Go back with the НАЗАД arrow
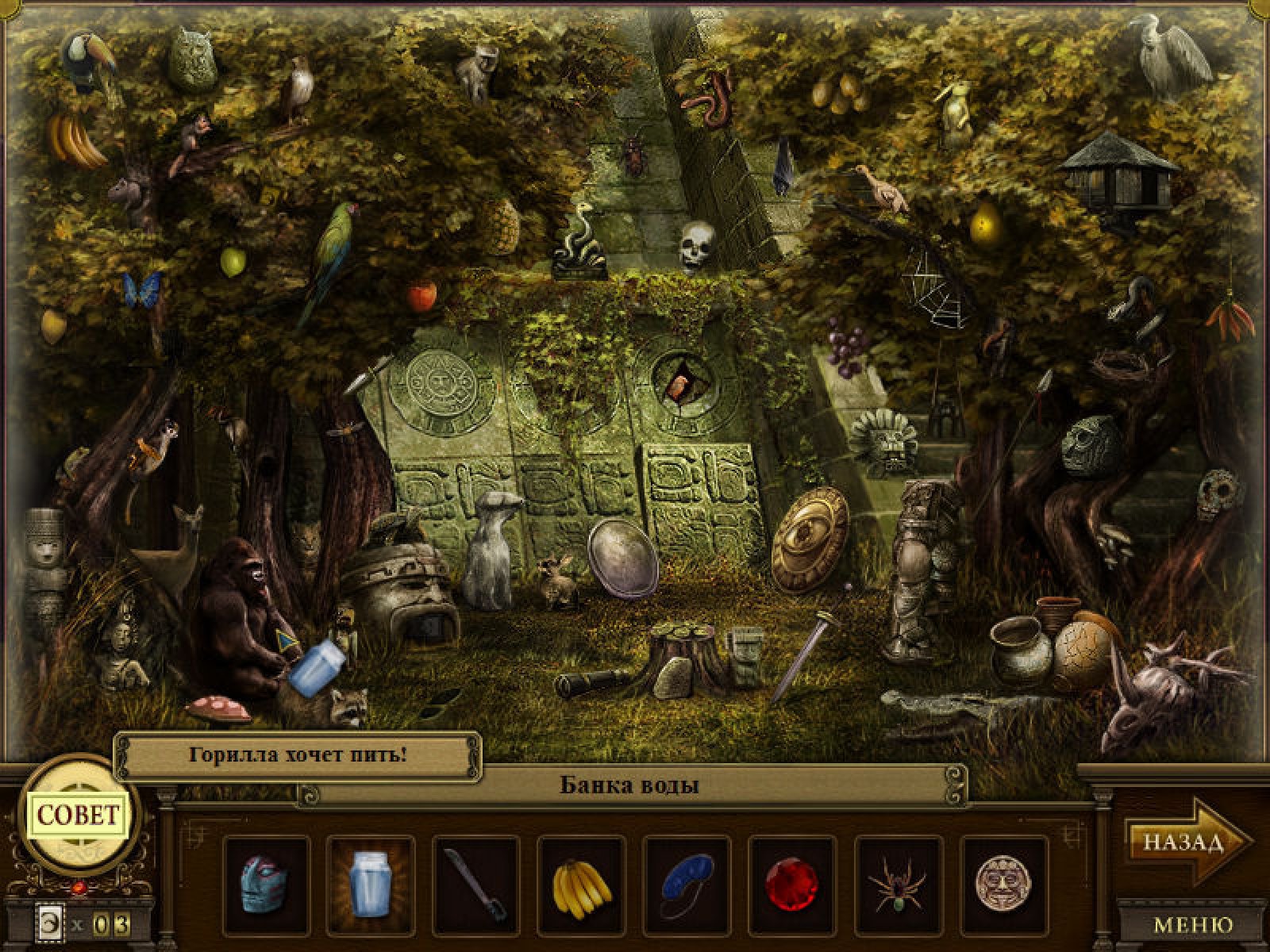Image resolution: width=1270 pixels, height=952 pixels. tap(1186, 842)
